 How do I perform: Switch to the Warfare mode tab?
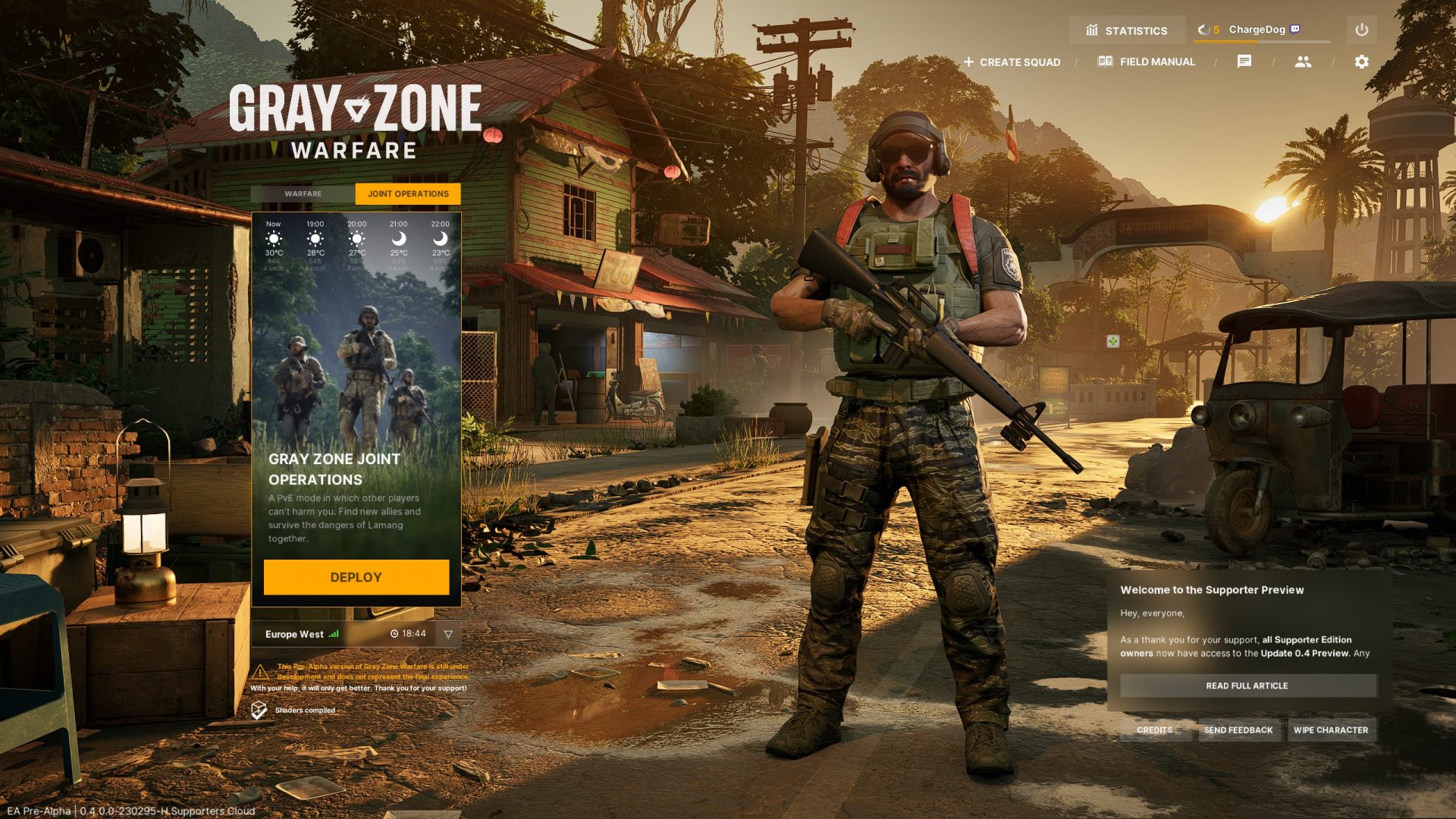coord(303,194)
